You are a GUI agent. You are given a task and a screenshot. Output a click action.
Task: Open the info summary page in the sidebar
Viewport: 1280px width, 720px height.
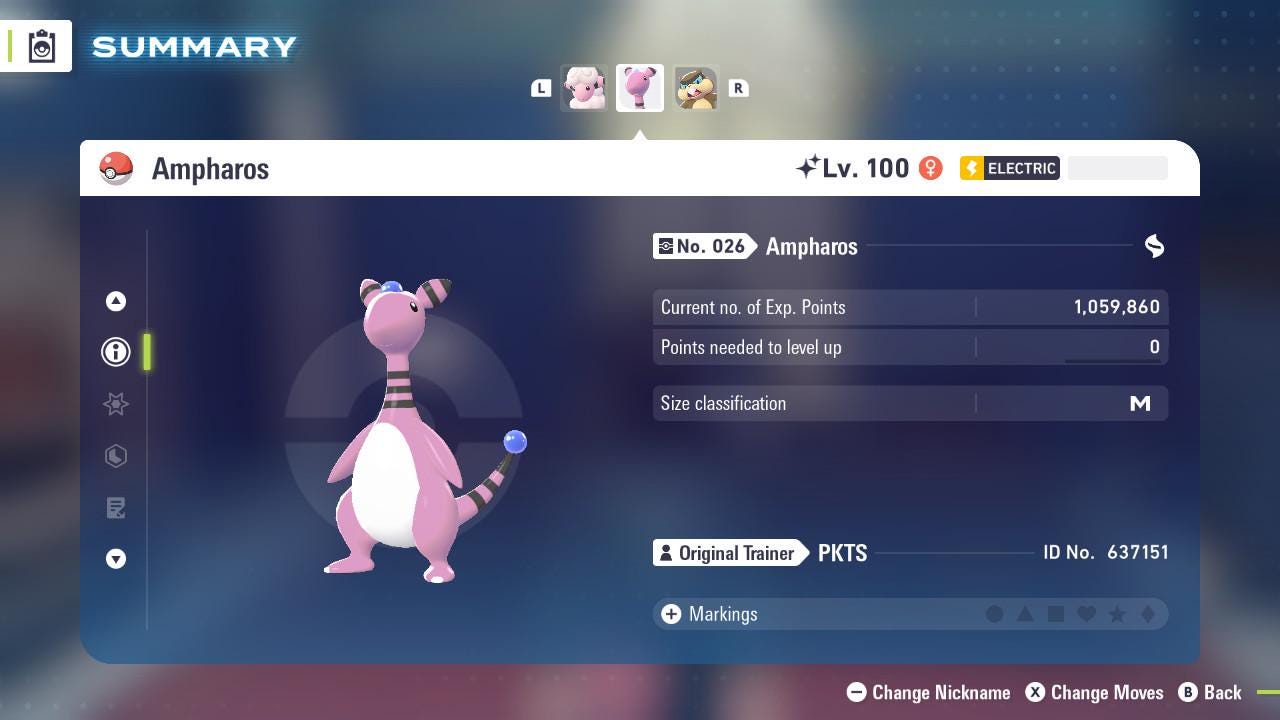pyautogui.click(x=116, y=352)
